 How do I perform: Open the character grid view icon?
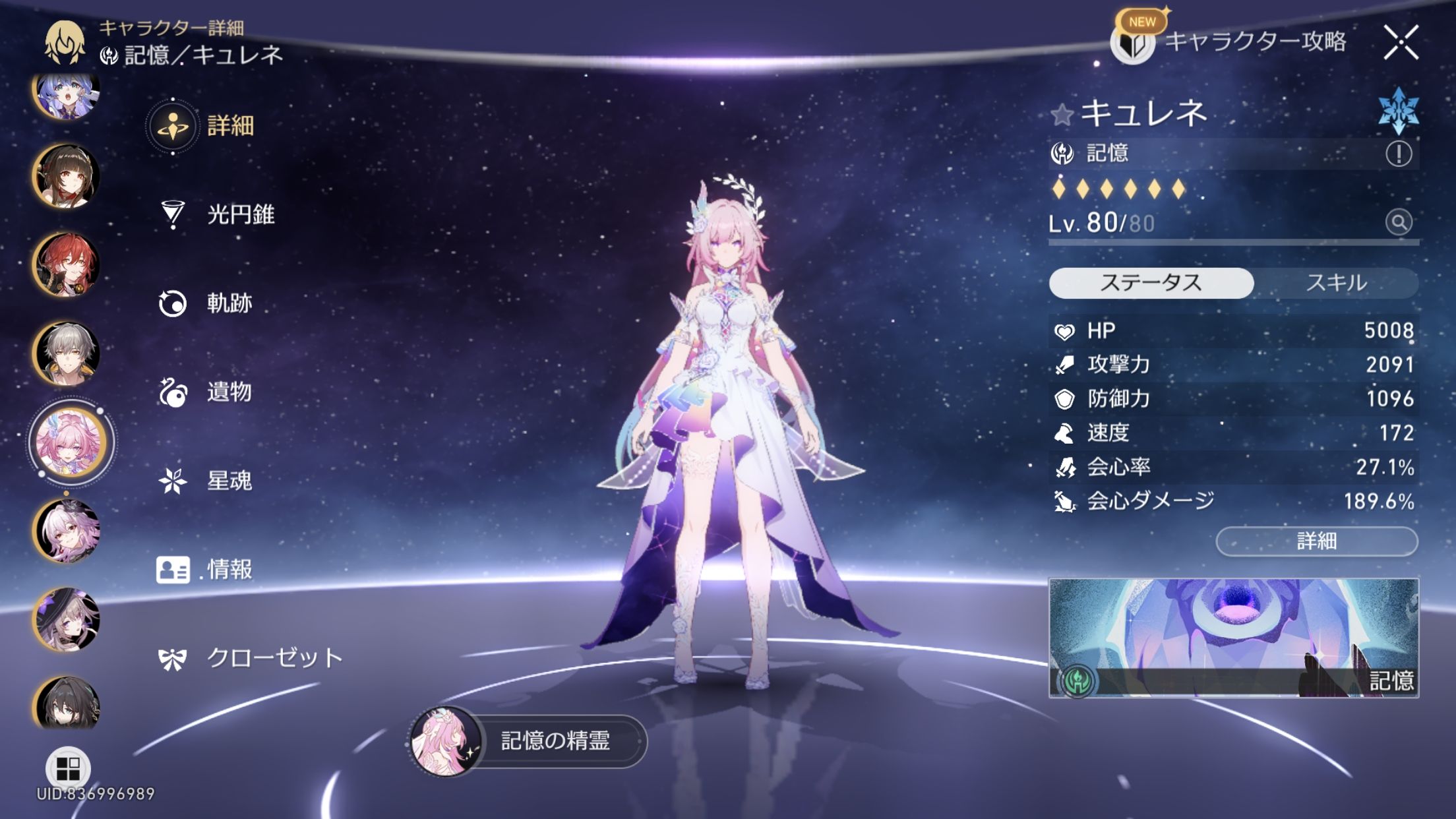click(x=68, y=768)
